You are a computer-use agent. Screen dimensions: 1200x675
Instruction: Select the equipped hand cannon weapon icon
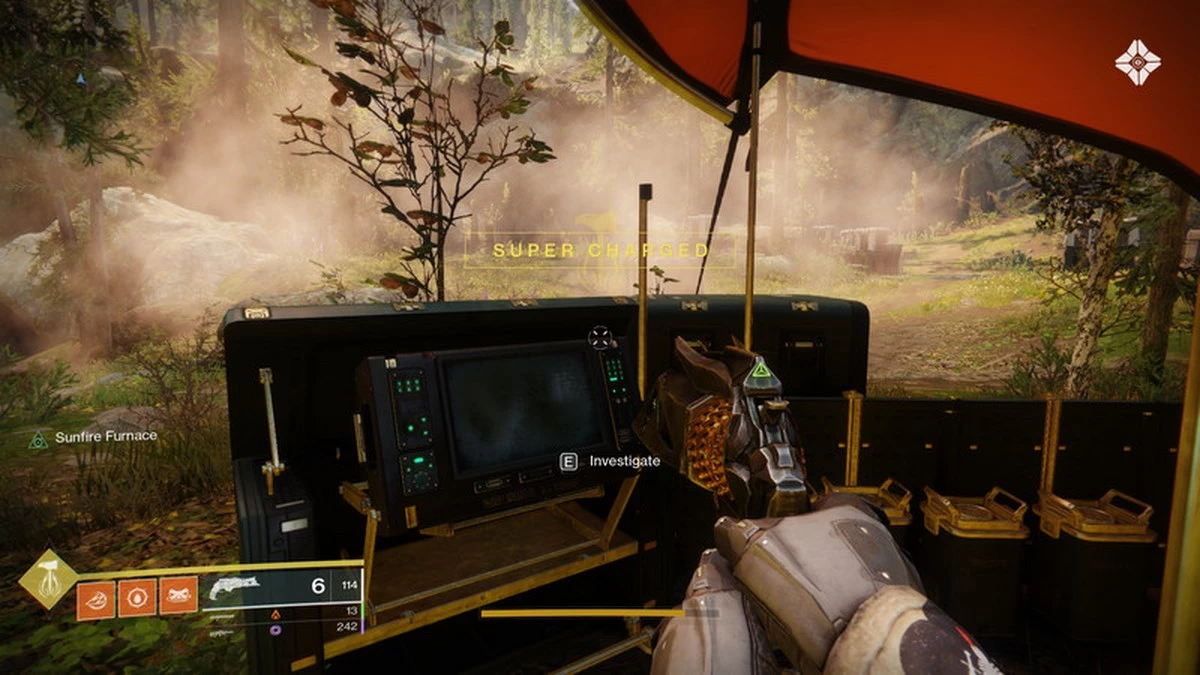point(232,587)
